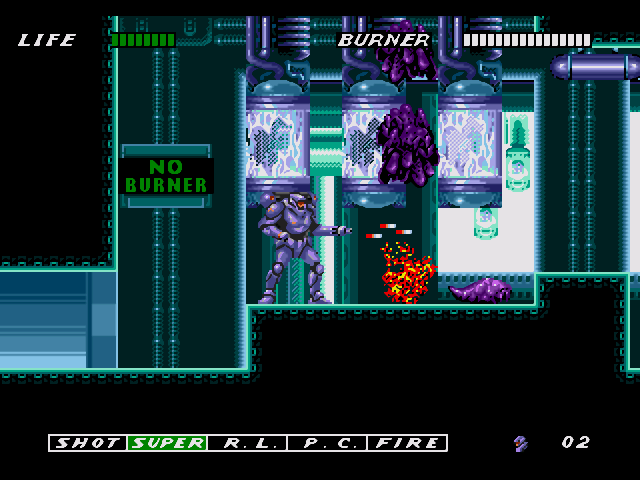Screen dimensions: 640x480
Task: Select the SHOT weapon slot
Action: point(88,442)
